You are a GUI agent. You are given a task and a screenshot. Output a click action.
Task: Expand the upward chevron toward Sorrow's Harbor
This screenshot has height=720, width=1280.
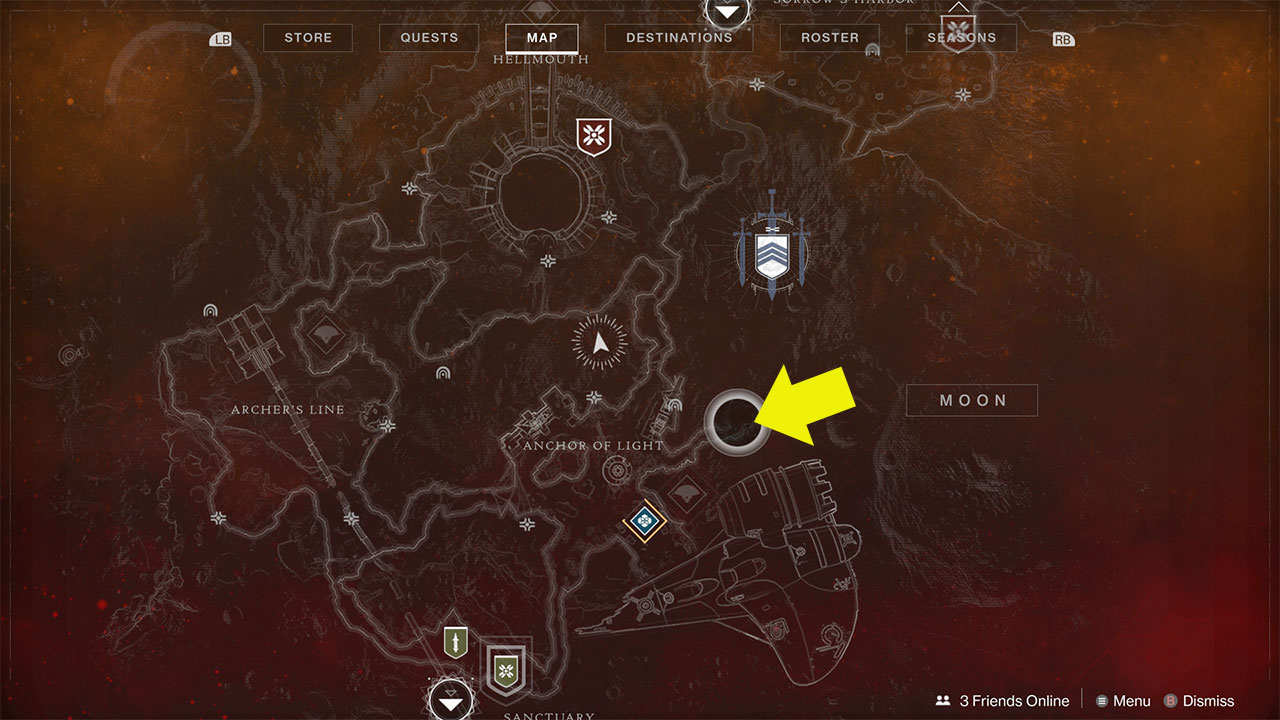coord(726,13)
